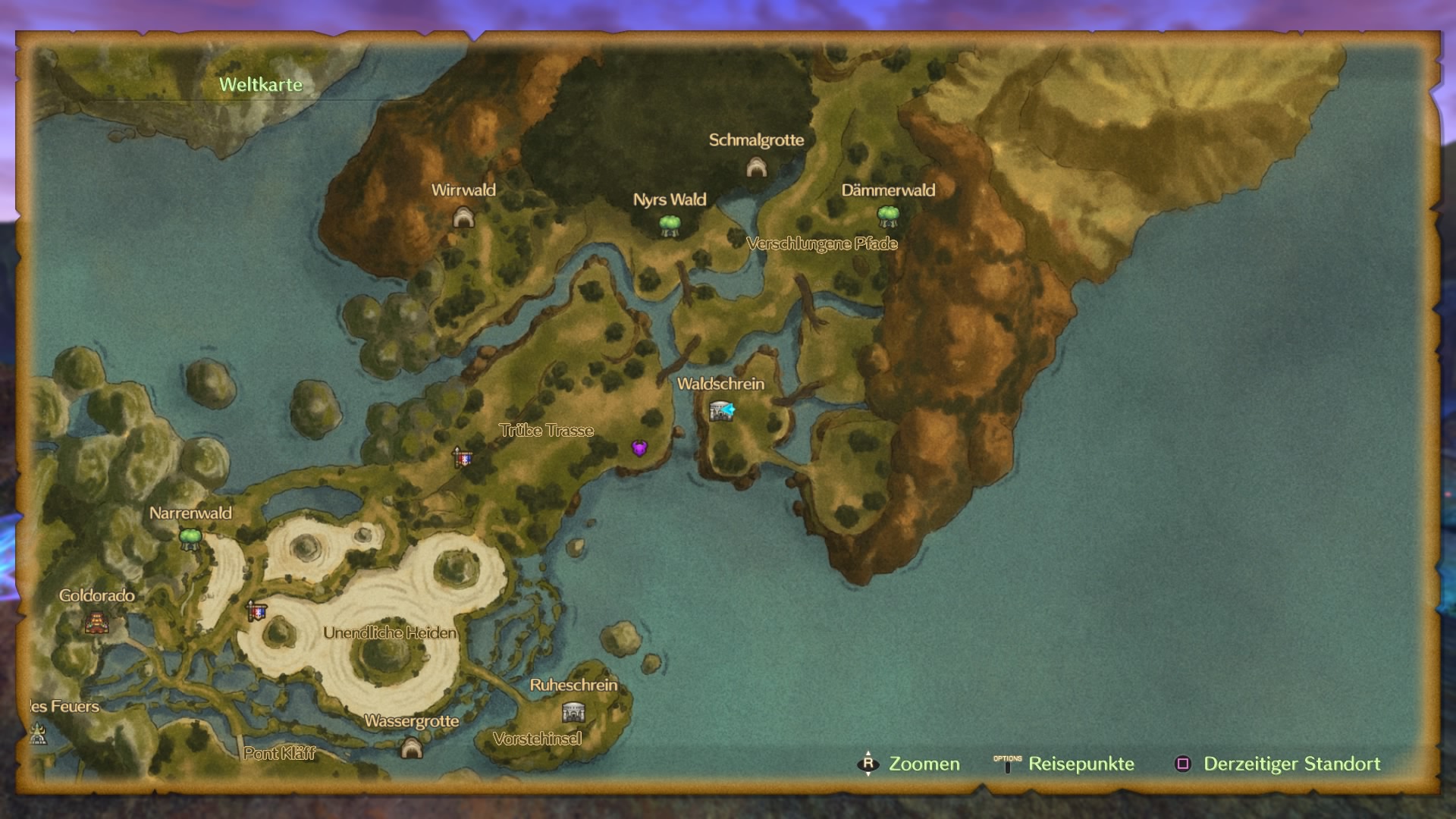Select the flag marker beside Trübe Trasse

click(462, 457)
